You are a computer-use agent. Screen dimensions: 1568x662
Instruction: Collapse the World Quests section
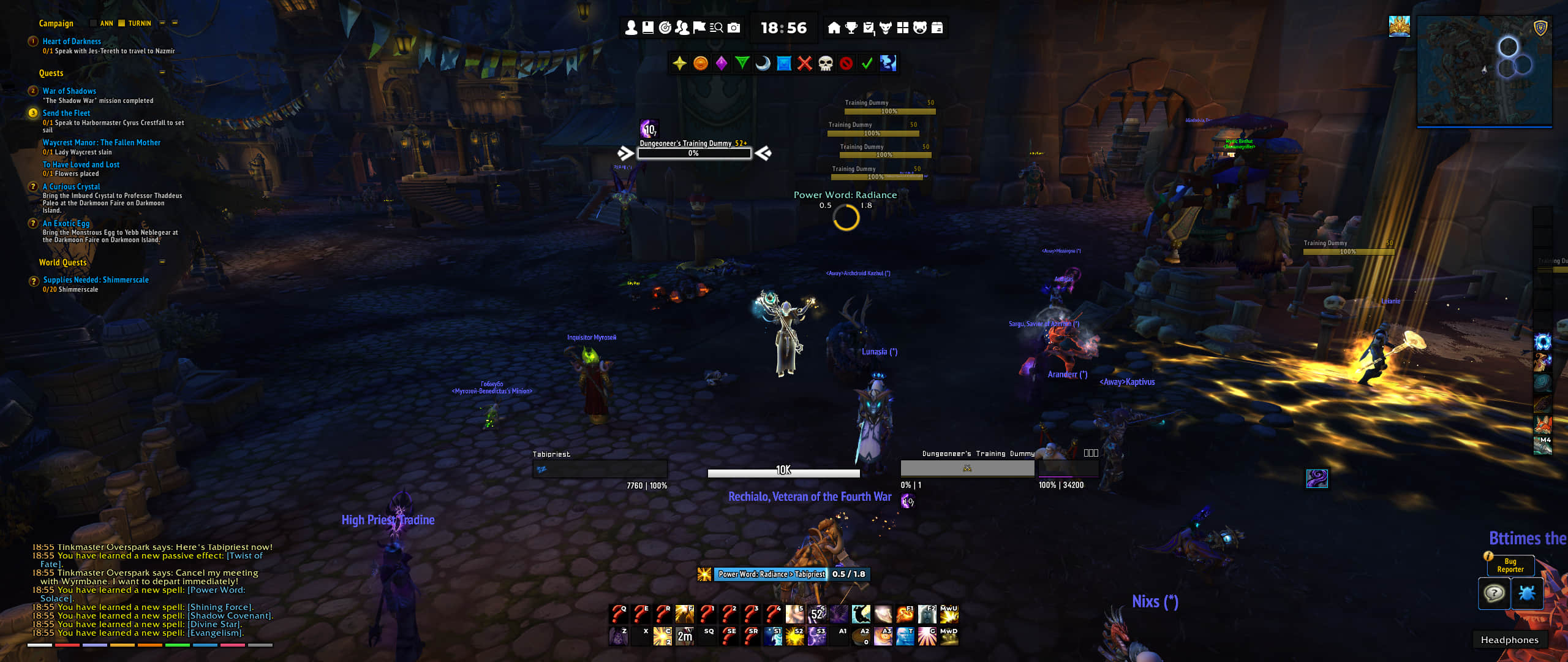pyautogui.click(x=161, y=261)
